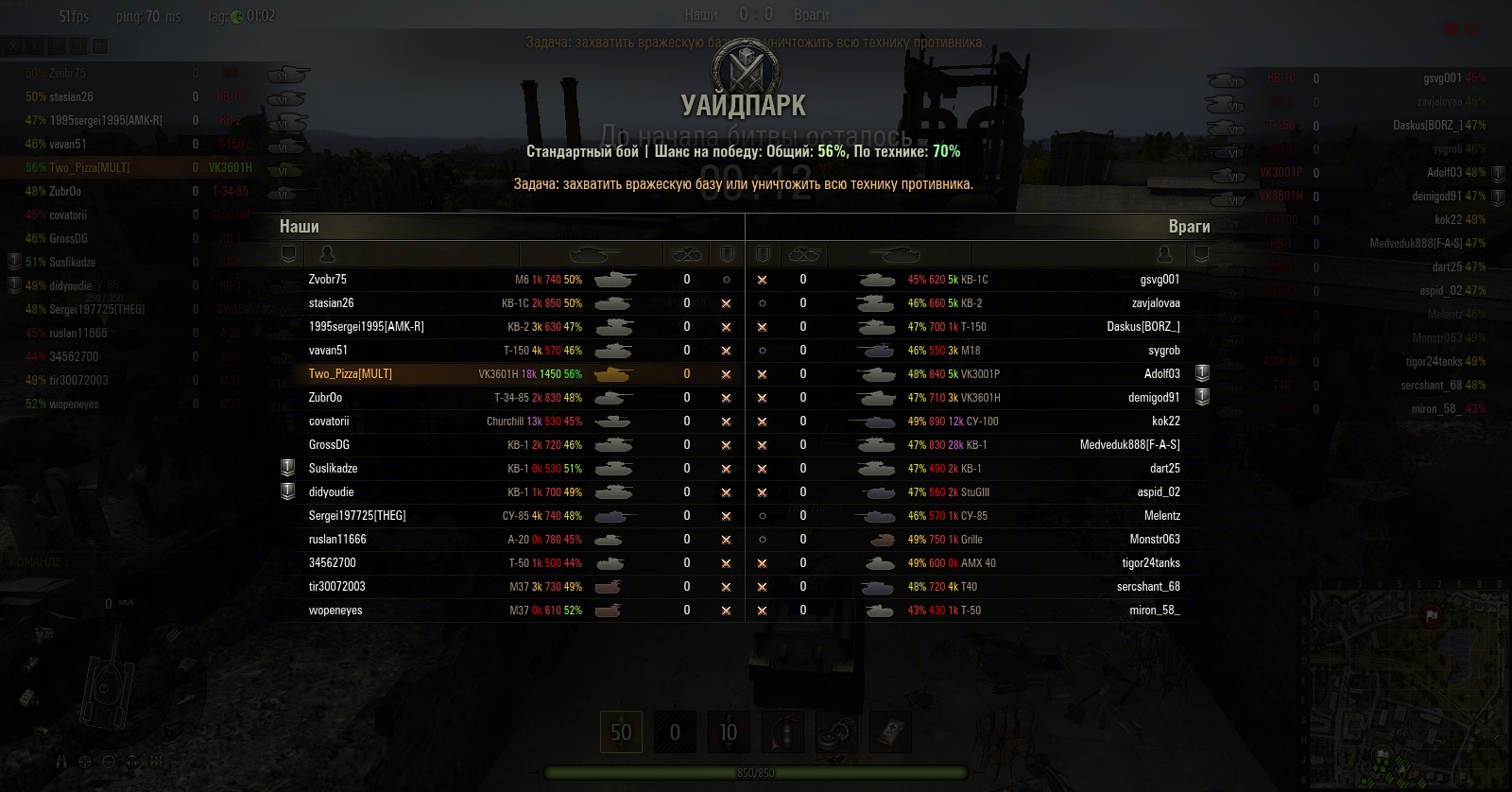Use the first aid kit consumable
This screenshot has width=1512, height=792.
pyautogui.click(x=890, y=732)
